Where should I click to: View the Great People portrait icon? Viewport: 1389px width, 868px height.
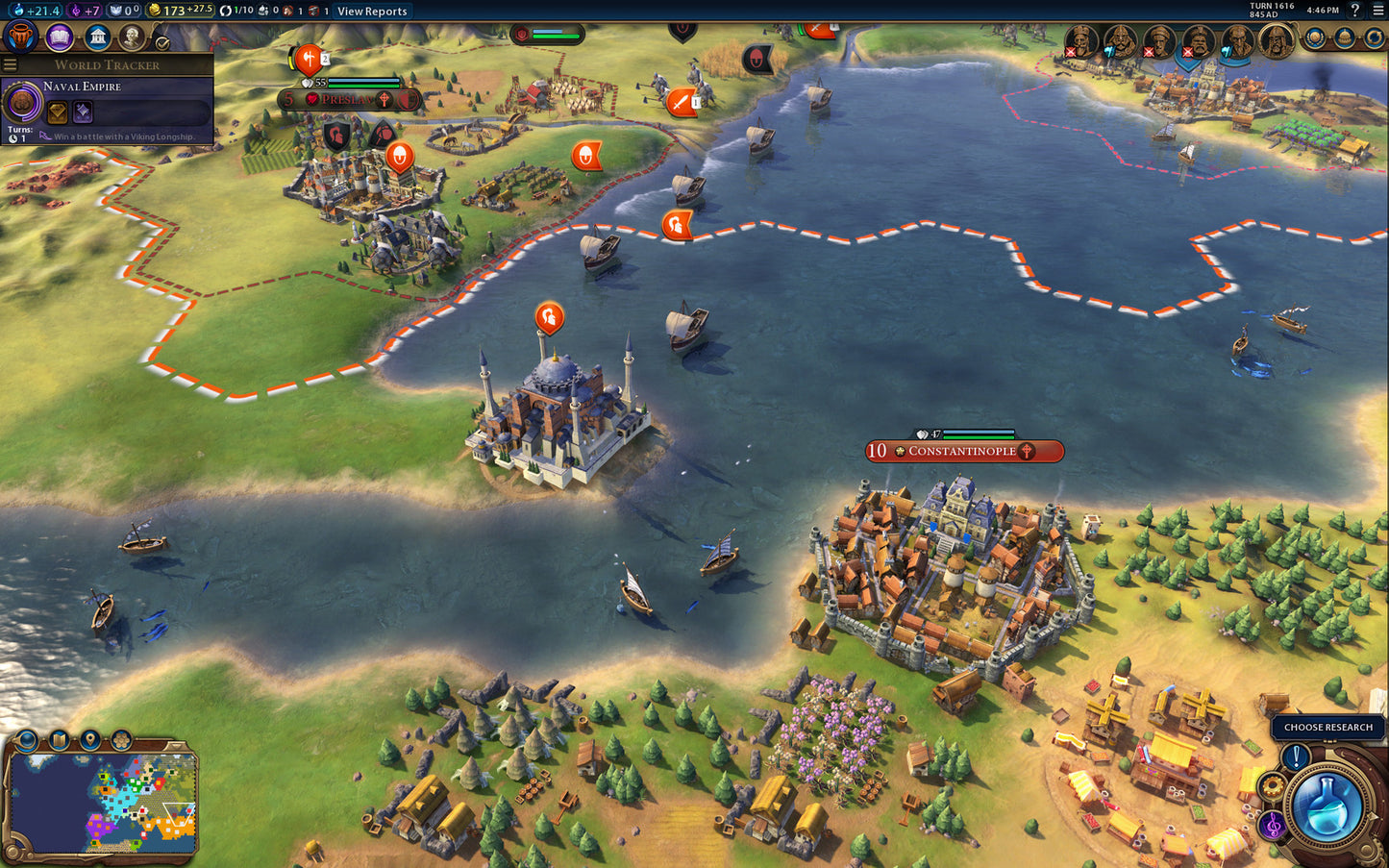tap(130, 37)
